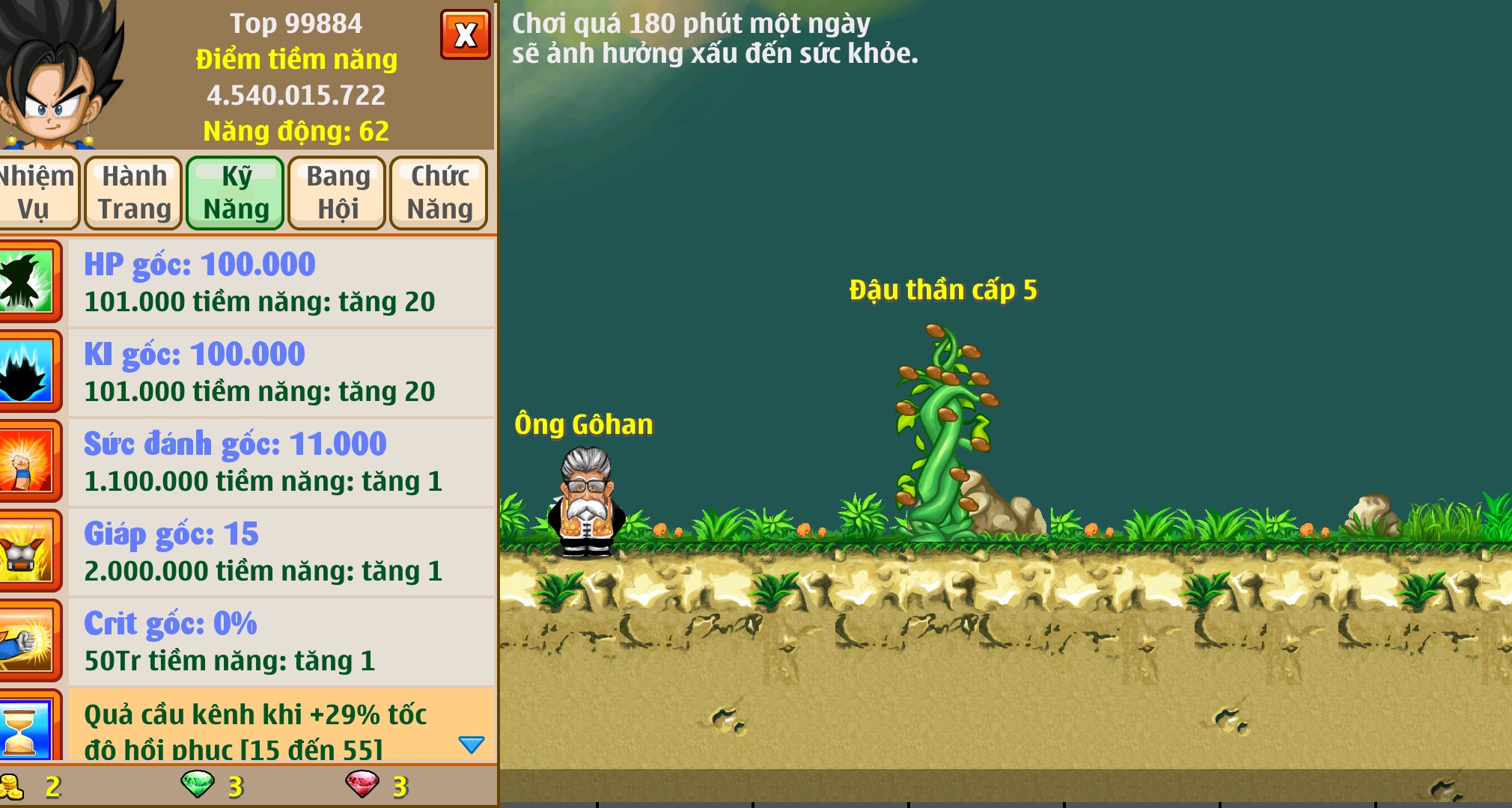The image size is (1512, 808).
Task: Click the green gem currency icon
Action: 198,786
